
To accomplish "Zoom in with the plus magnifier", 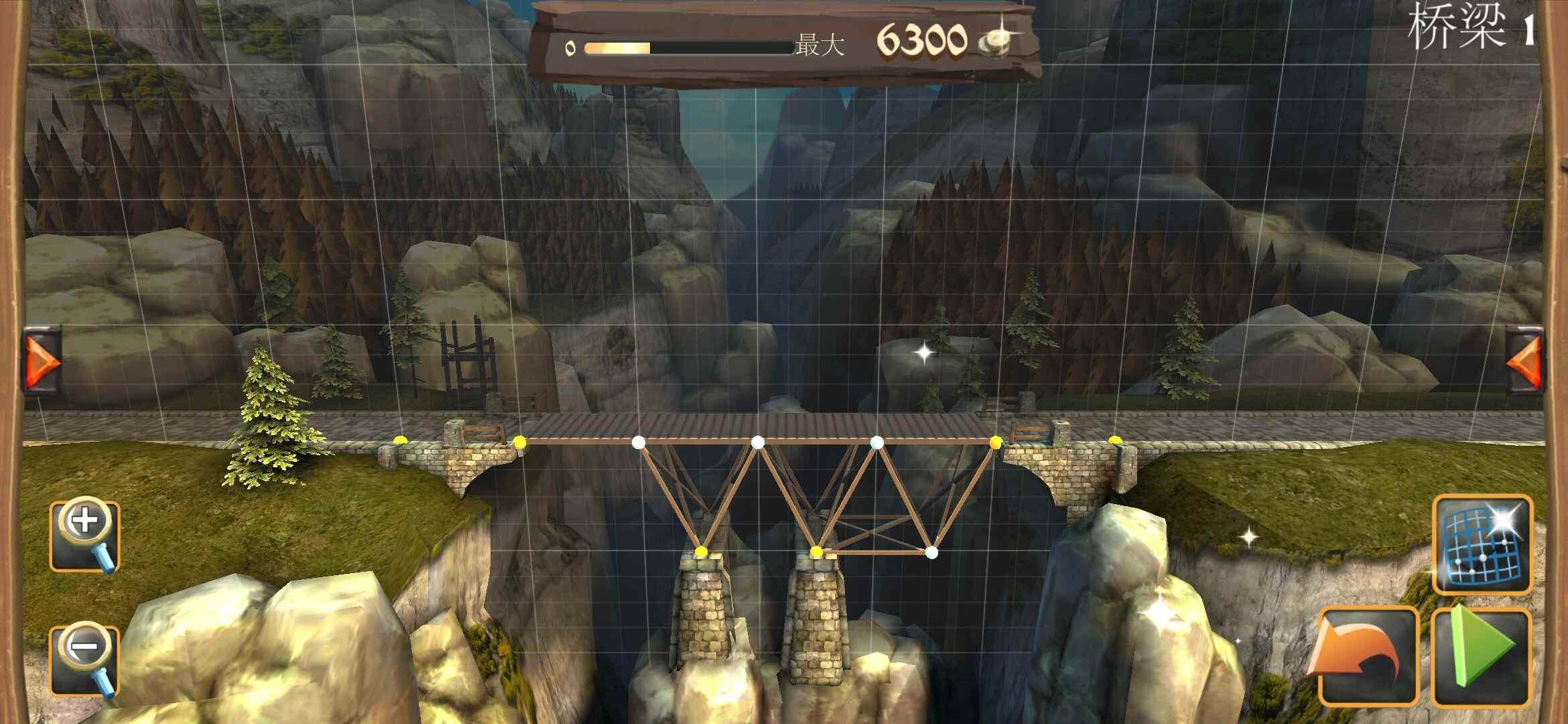I will coord(85,535).
